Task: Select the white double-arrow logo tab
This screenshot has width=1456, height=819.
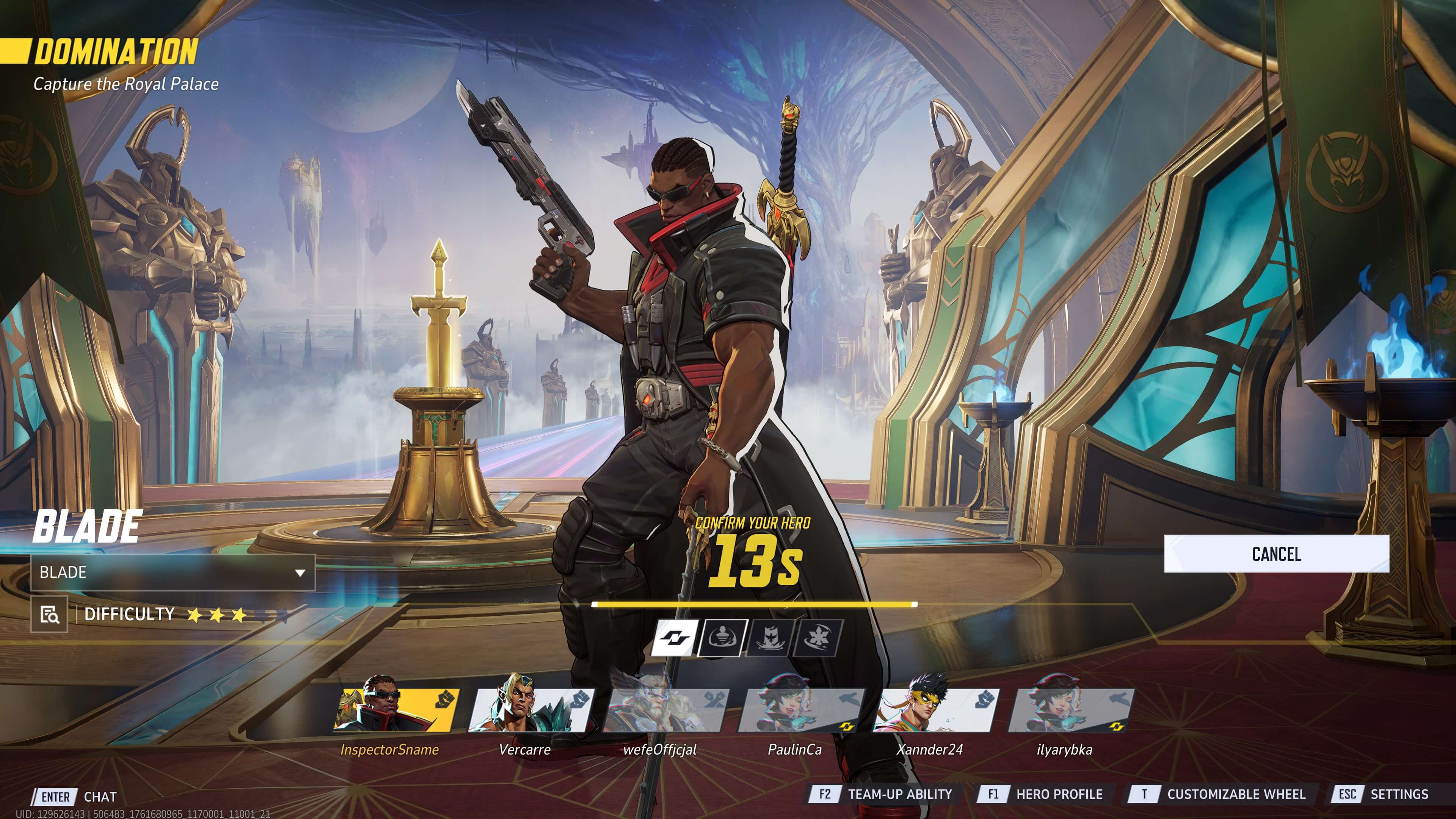Action: 675,638
